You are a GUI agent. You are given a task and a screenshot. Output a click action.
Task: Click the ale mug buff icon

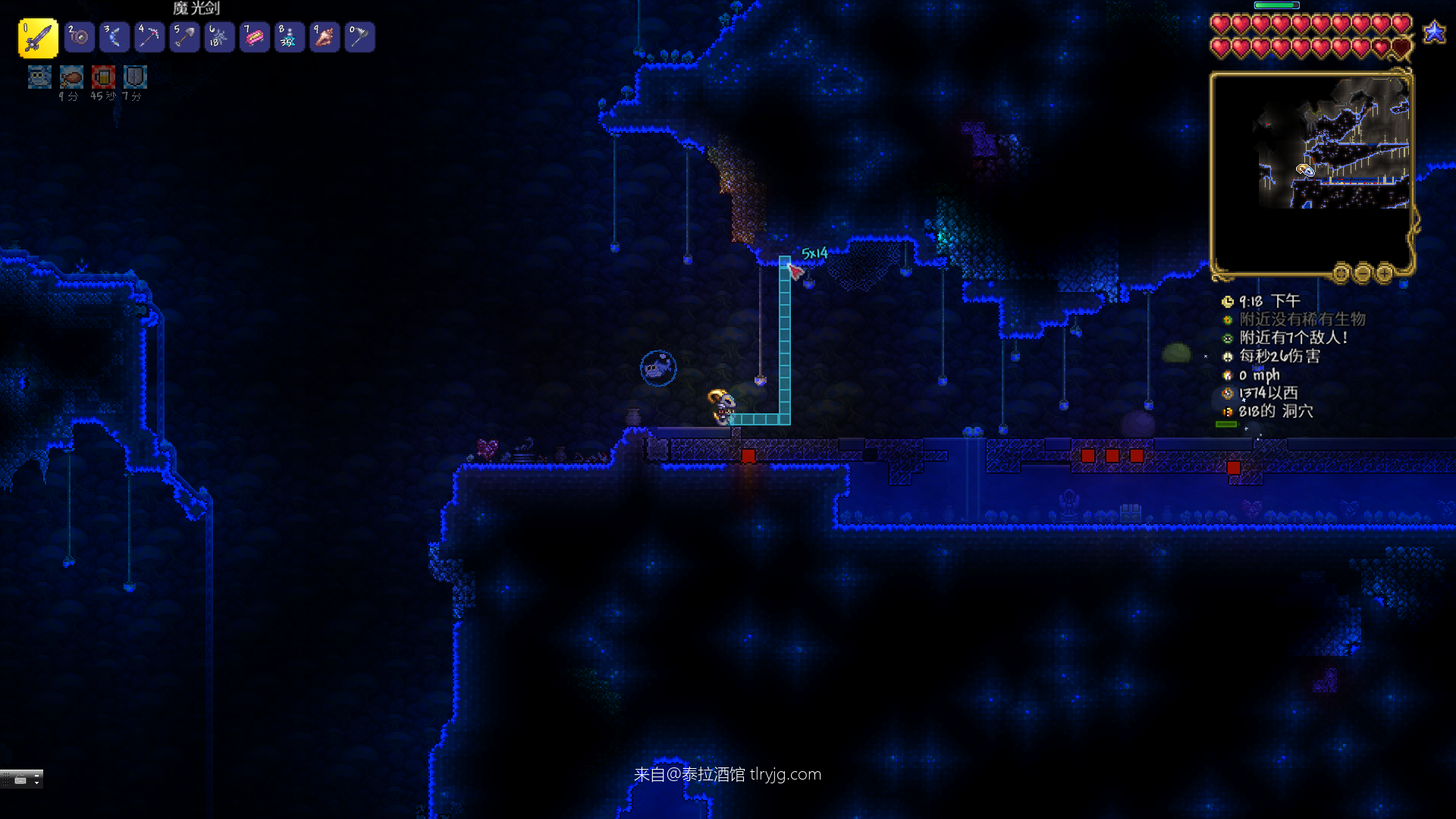click(103, 77)
